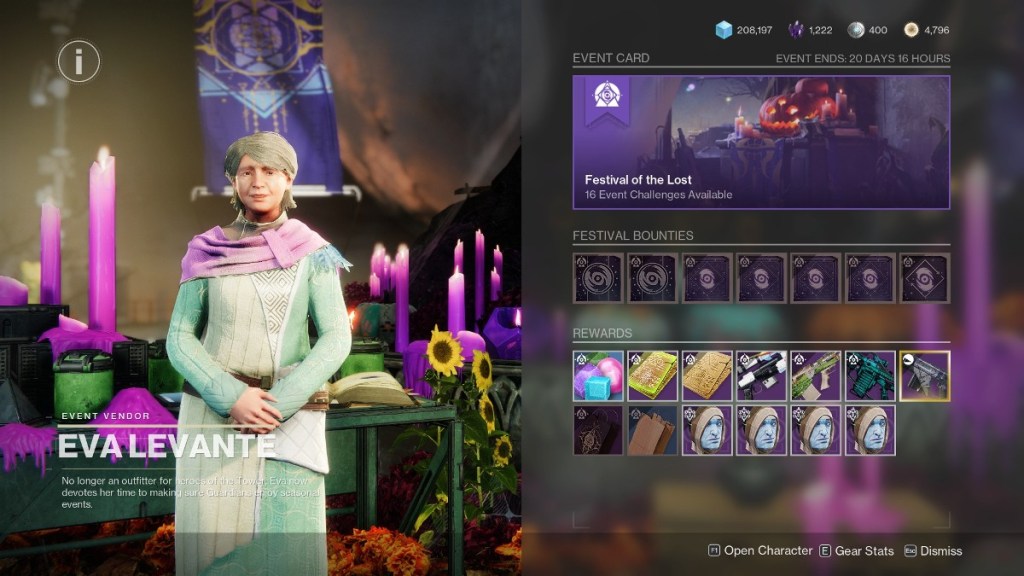Select the diamond-framed festival bounty
The width and height of the screenshot is (1024, 576).
coord(924,278)
